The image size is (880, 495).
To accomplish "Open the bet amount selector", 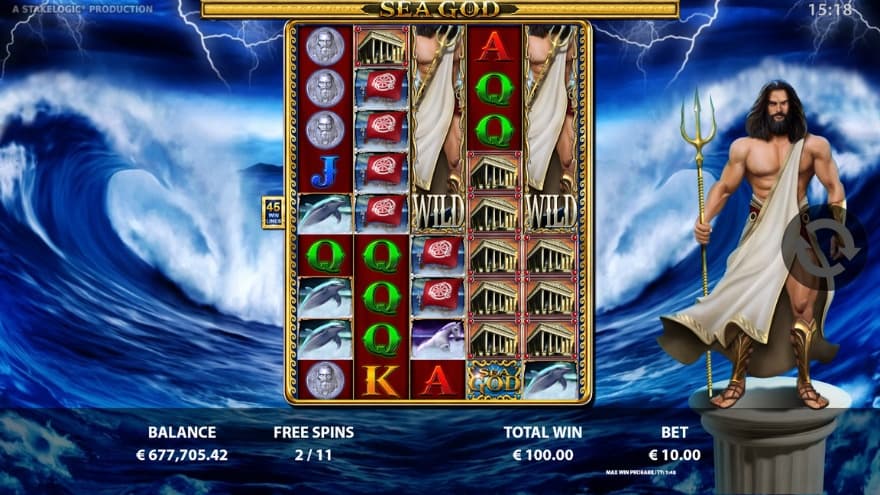I will (676, 443).
